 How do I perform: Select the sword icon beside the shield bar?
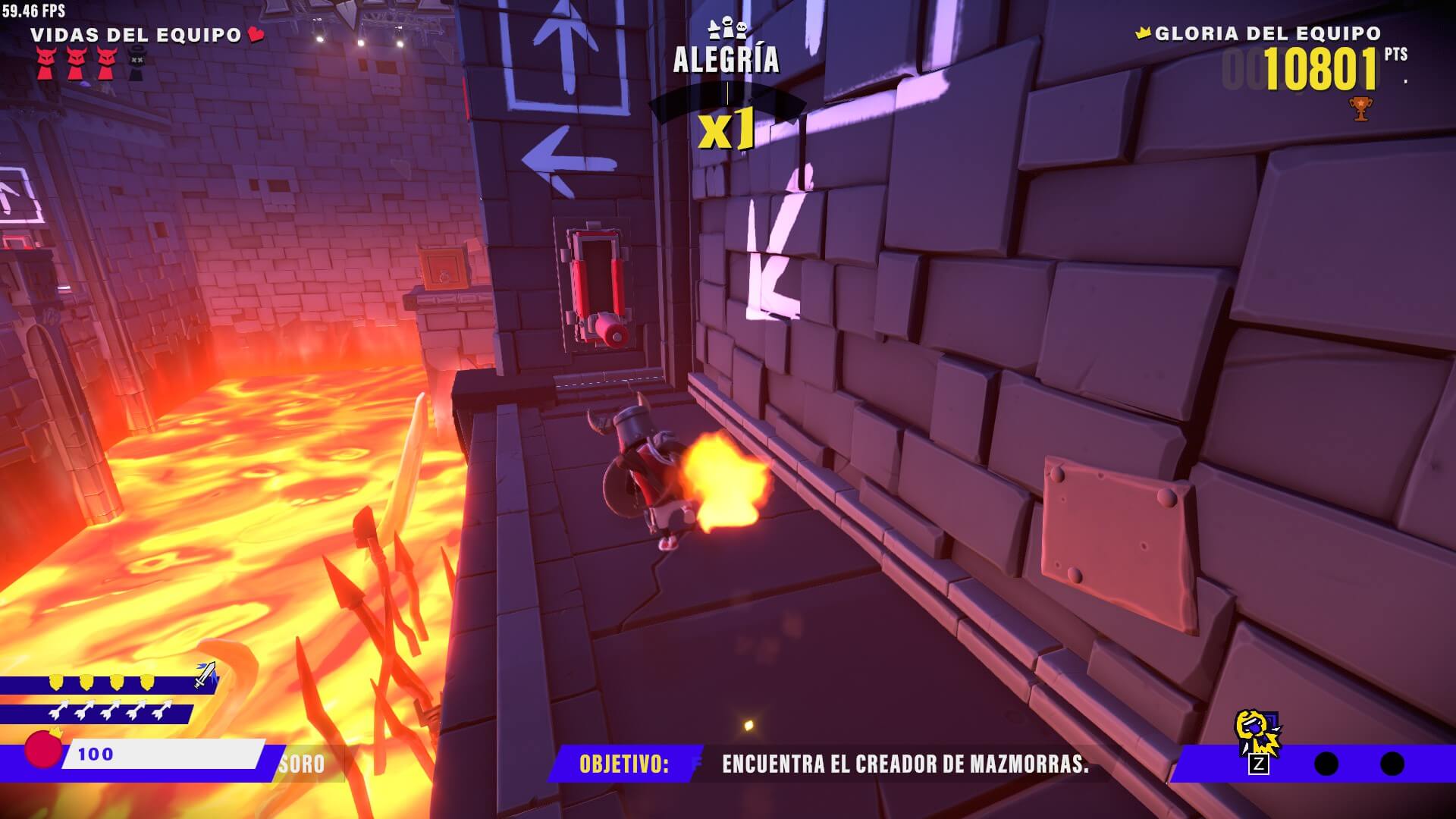(205, 674)
